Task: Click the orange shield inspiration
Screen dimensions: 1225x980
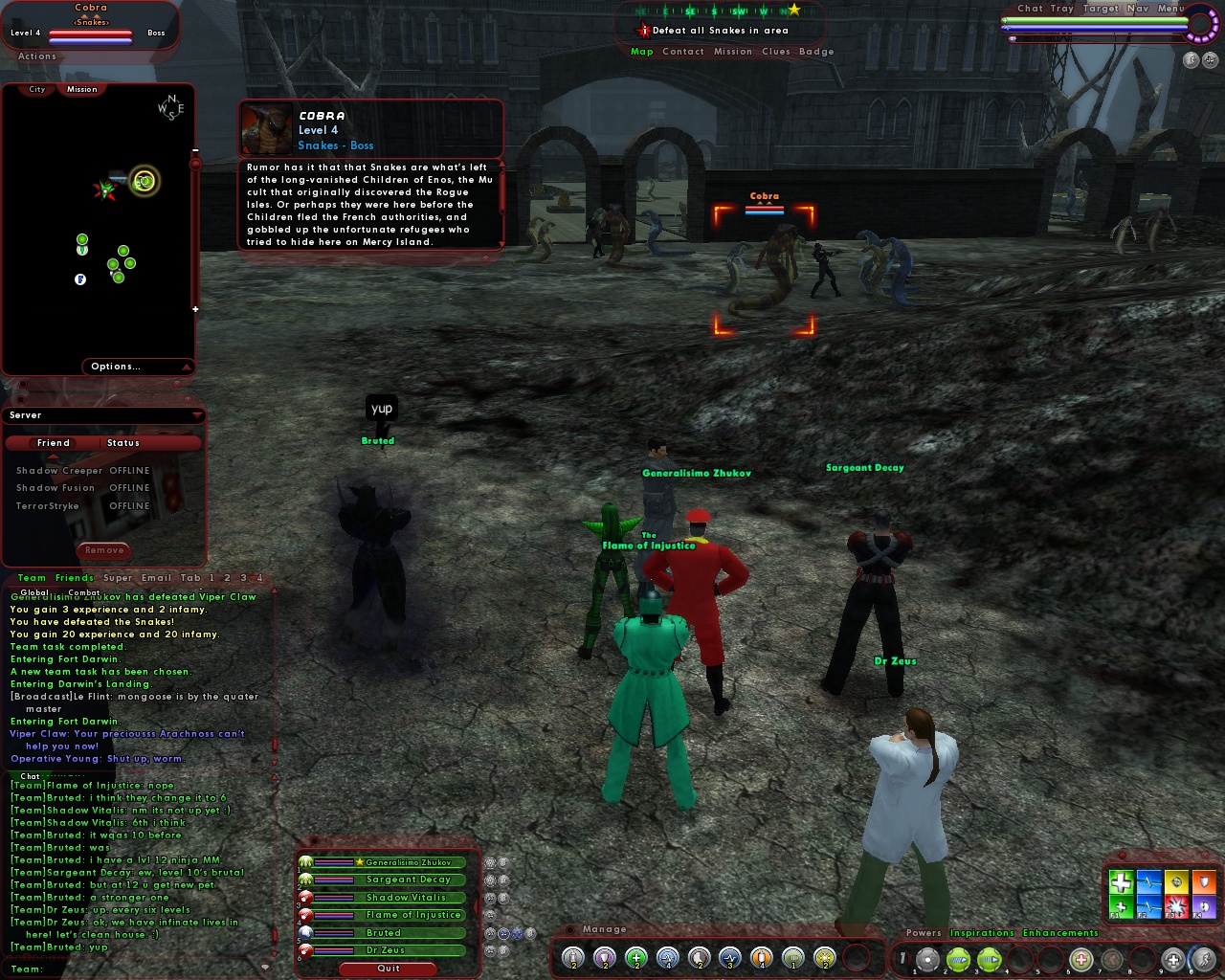Action: pos(1204,881)
